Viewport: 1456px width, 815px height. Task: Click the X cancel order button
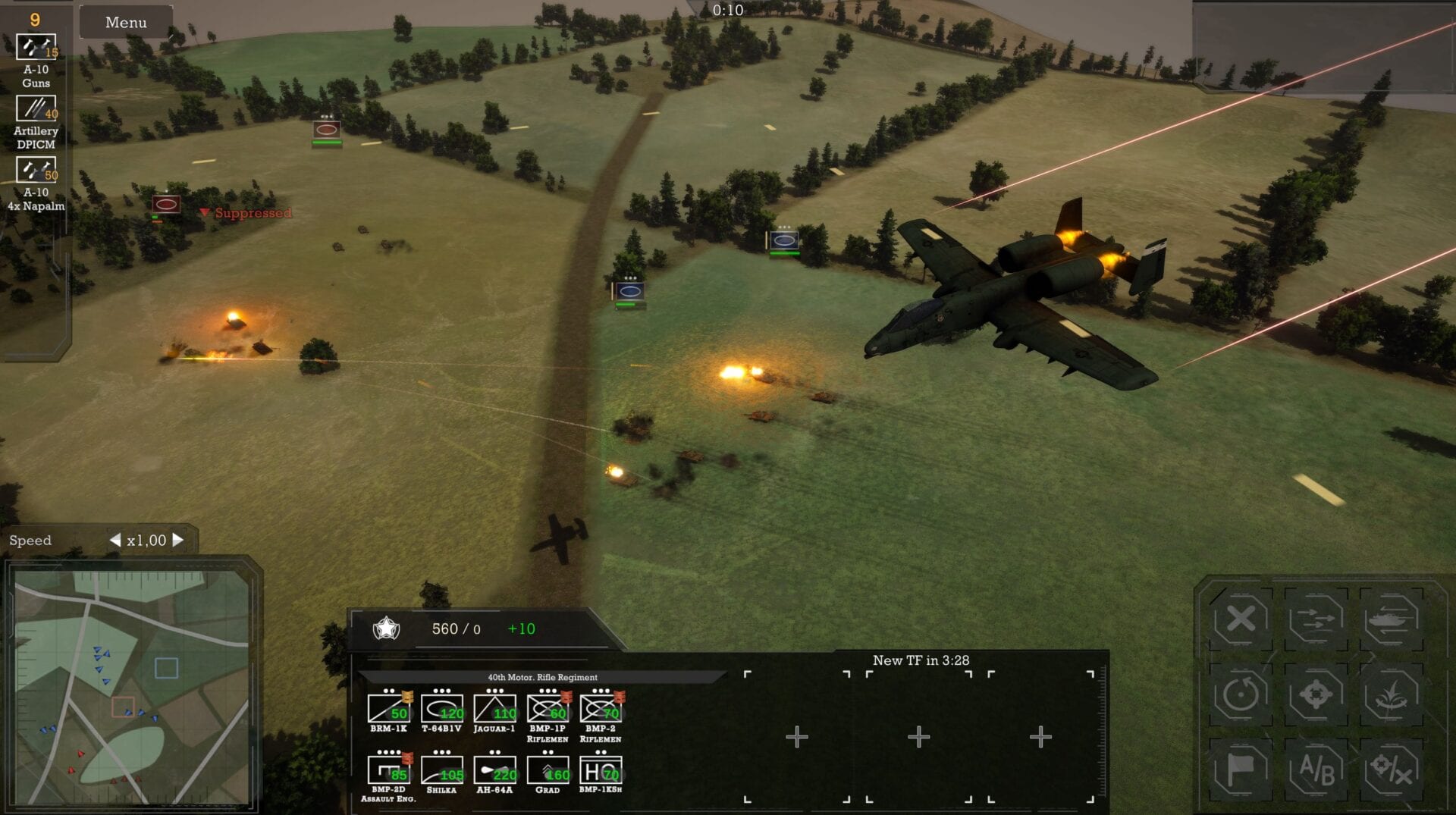[1241, 619]
